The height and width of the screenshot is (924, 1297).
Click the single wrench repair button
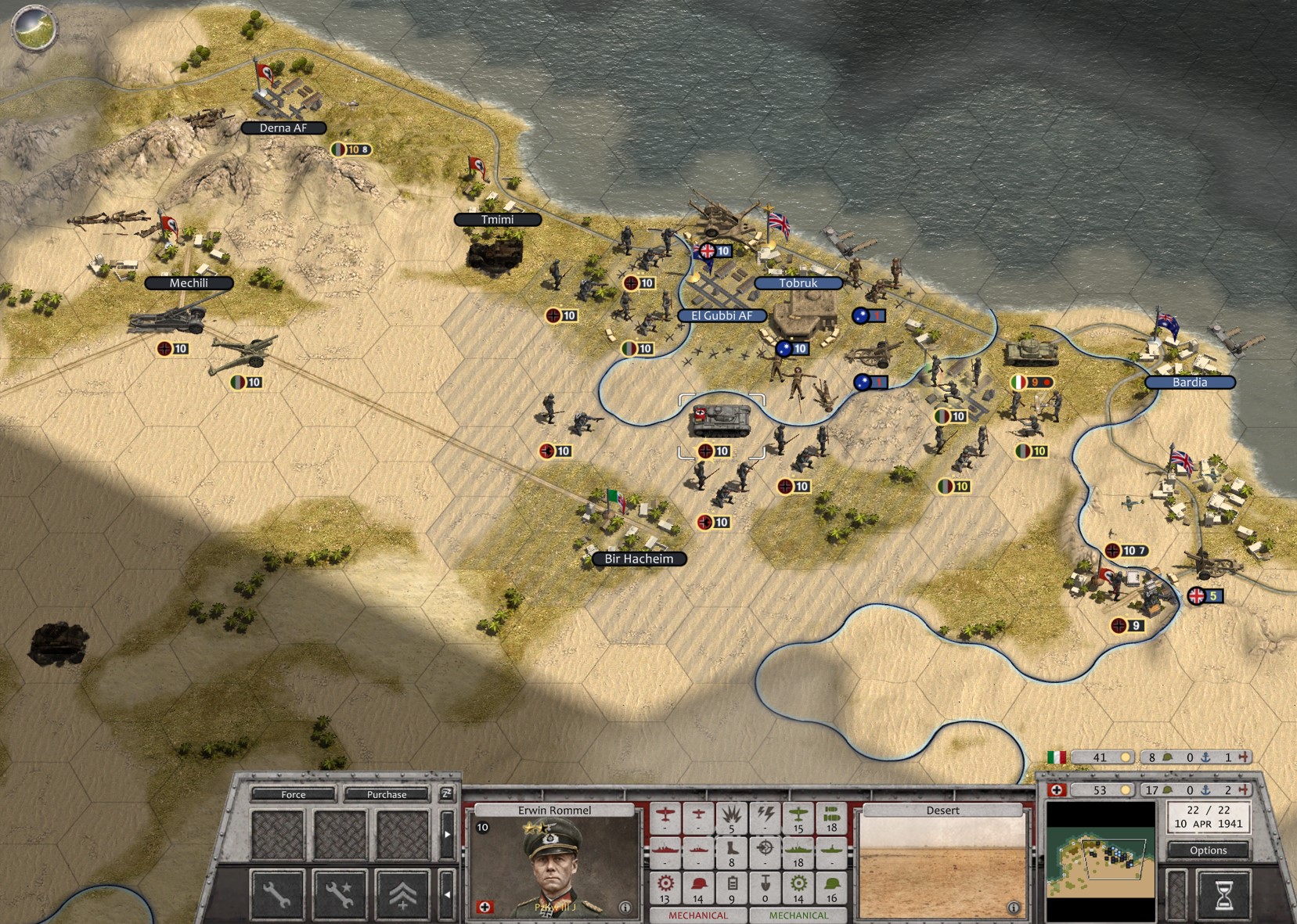click(277, 893)
